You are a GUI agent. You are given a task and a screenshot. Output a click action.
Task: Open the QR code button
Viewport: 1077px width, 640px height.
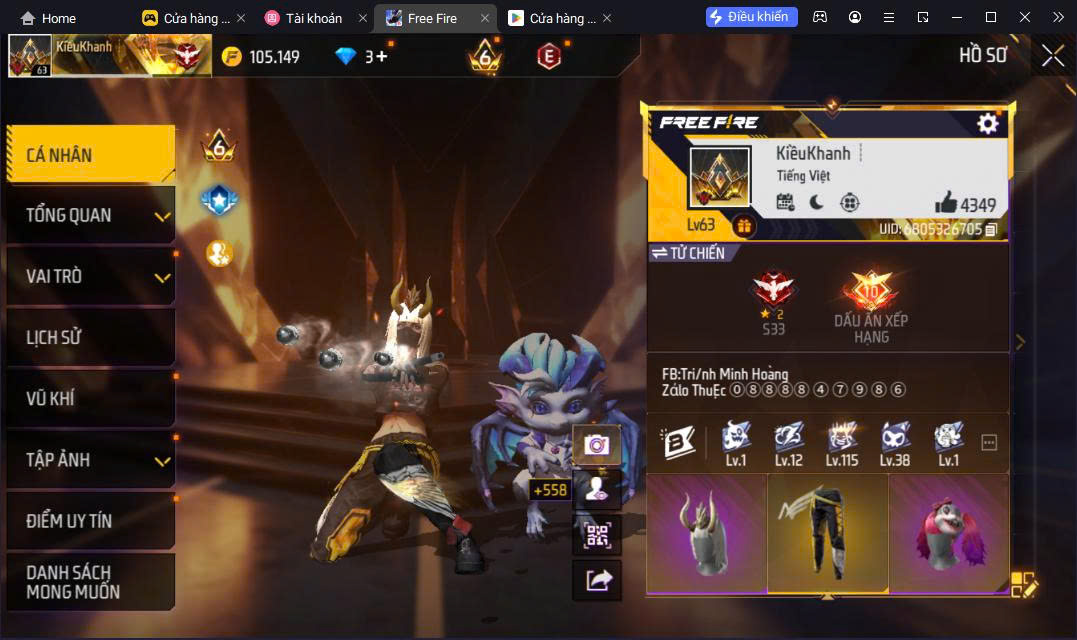pyautogui.click(x=597, y=535)
